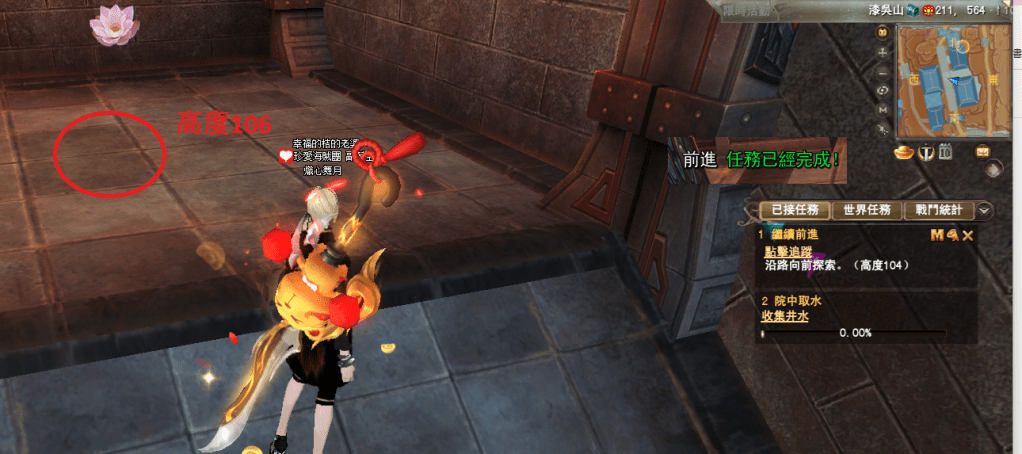Close the 繼續前進 quest with the X
Image resolution: width=1022 pixels, height=454 pixels.
point(967,235)
